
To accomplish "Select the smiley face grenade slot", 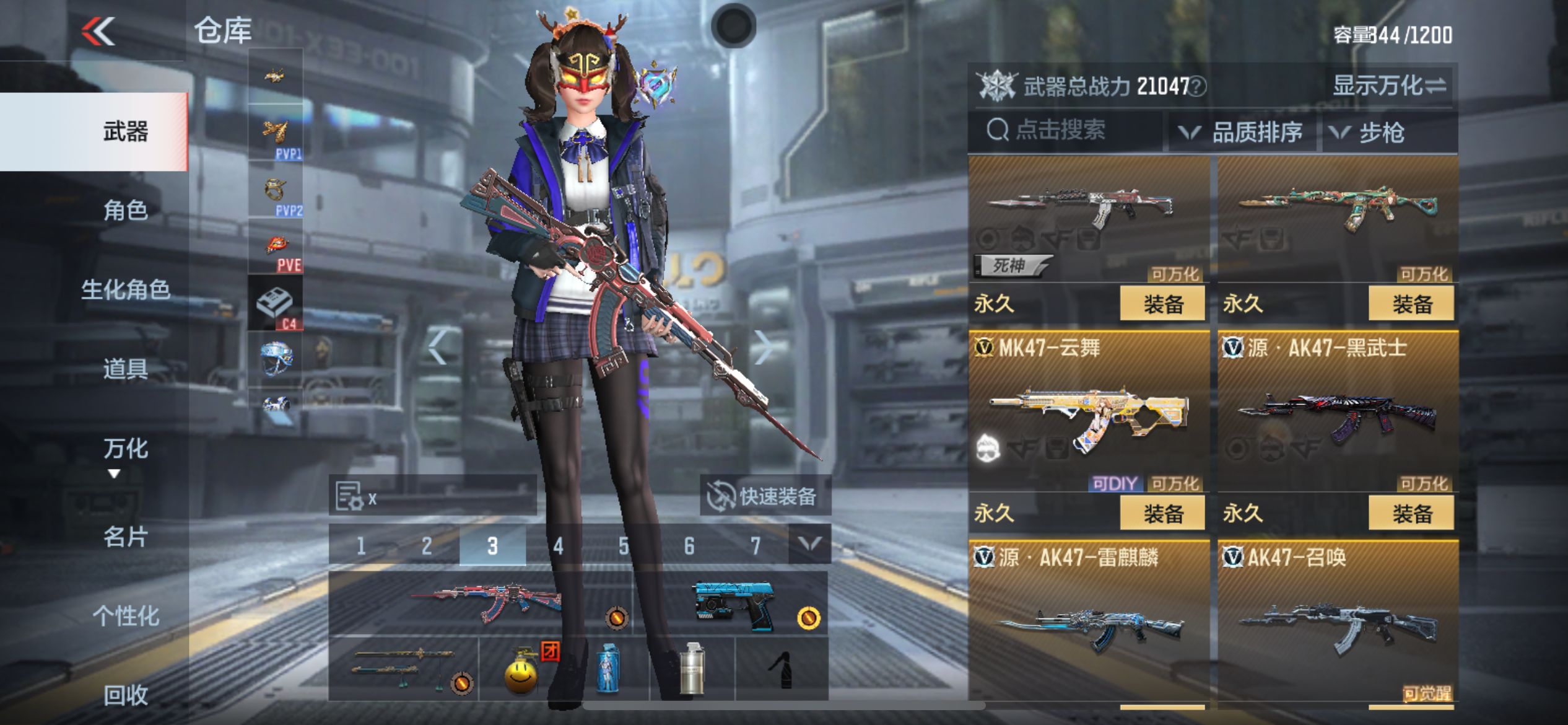I will (521, 669).
